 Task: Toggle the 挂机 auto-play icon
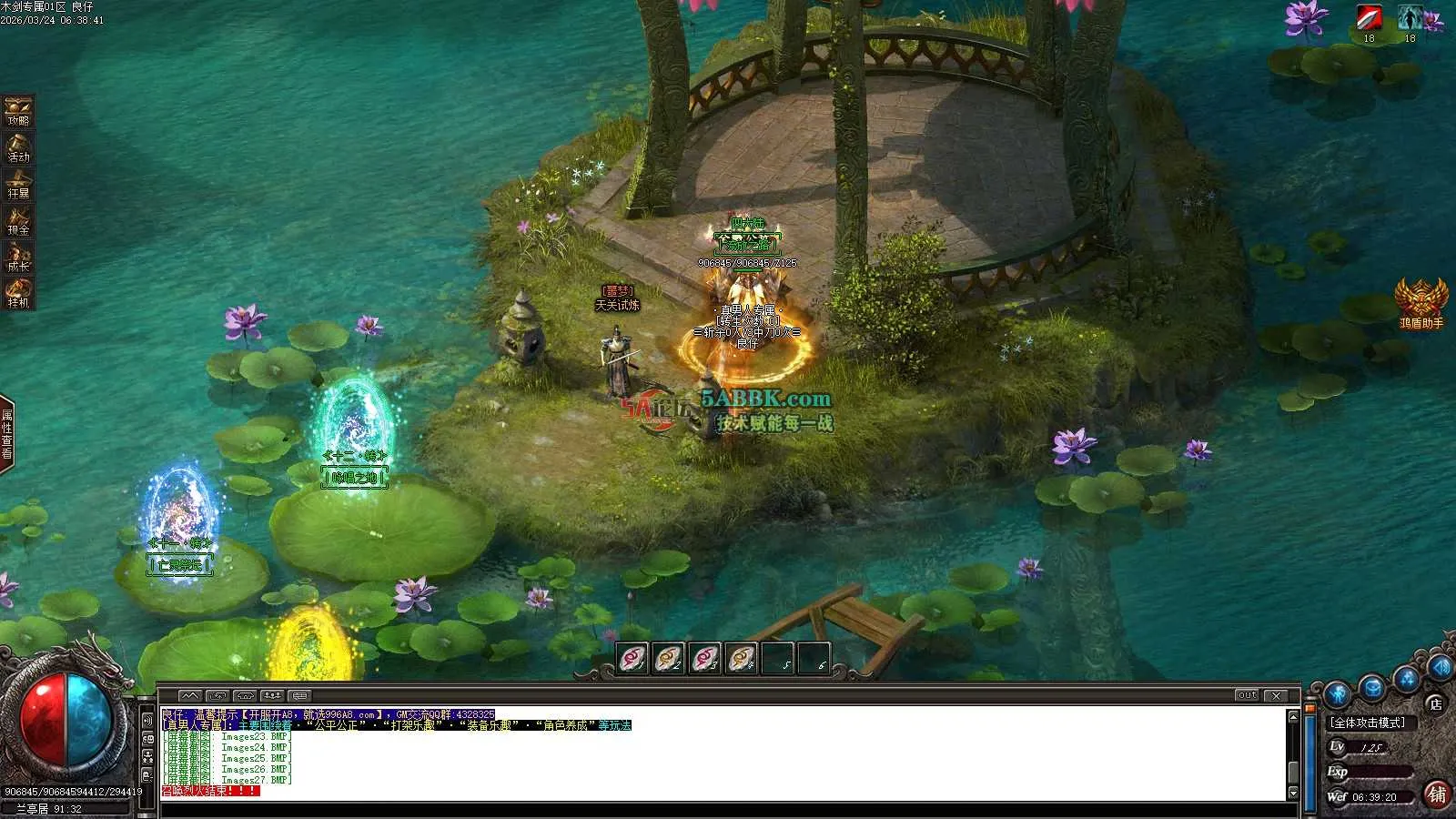coord(18,293)
